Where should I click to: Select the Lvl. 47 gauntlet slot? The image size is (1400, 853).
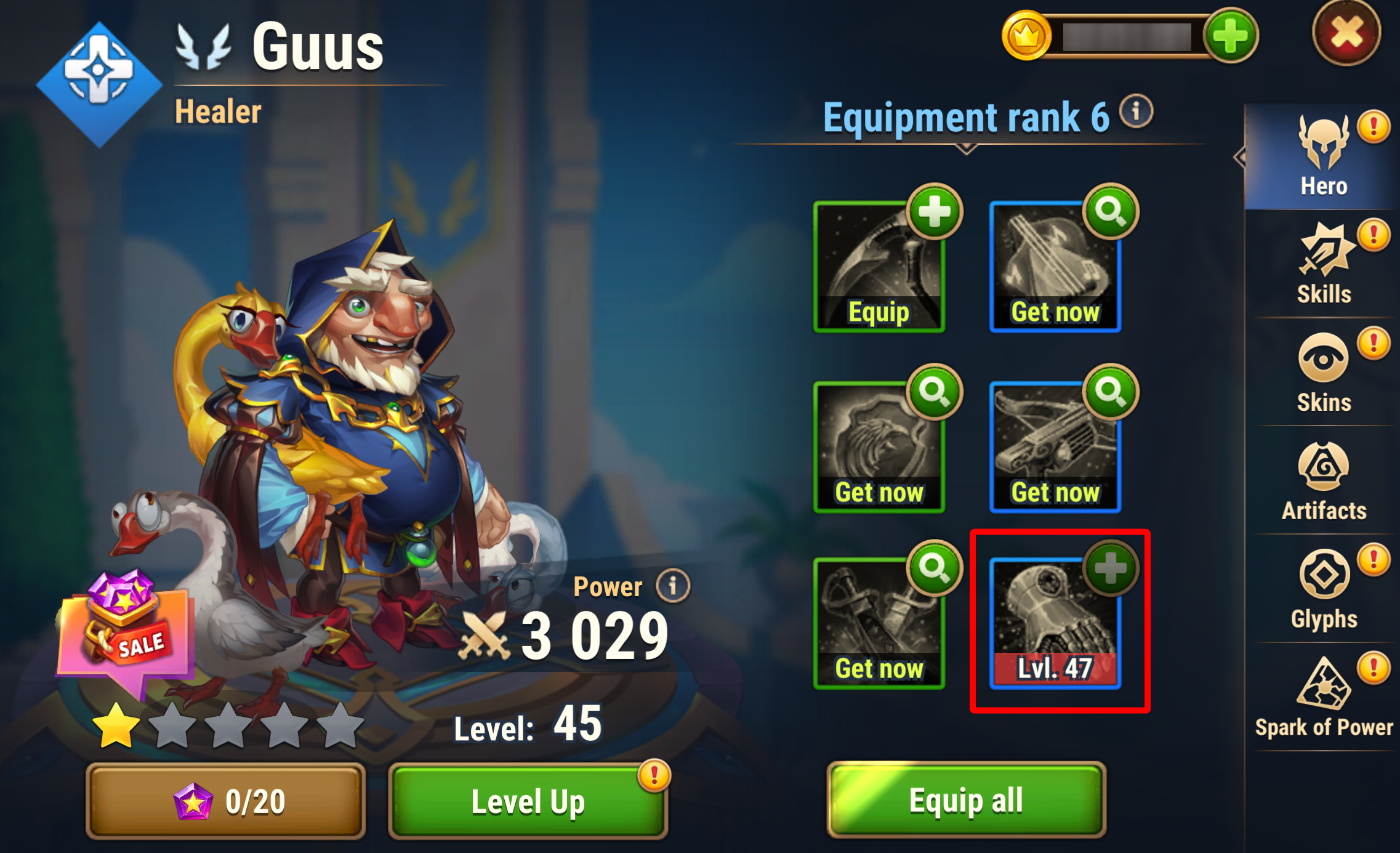(x=1055, y=623)
